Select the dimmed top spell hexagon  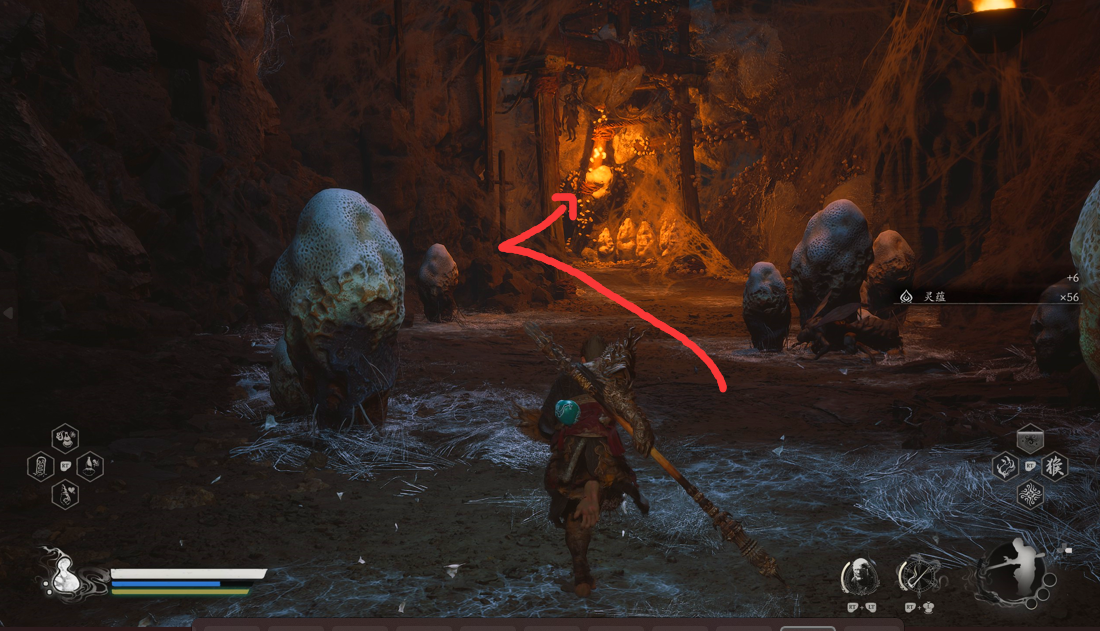click(x=1030, y=439)
